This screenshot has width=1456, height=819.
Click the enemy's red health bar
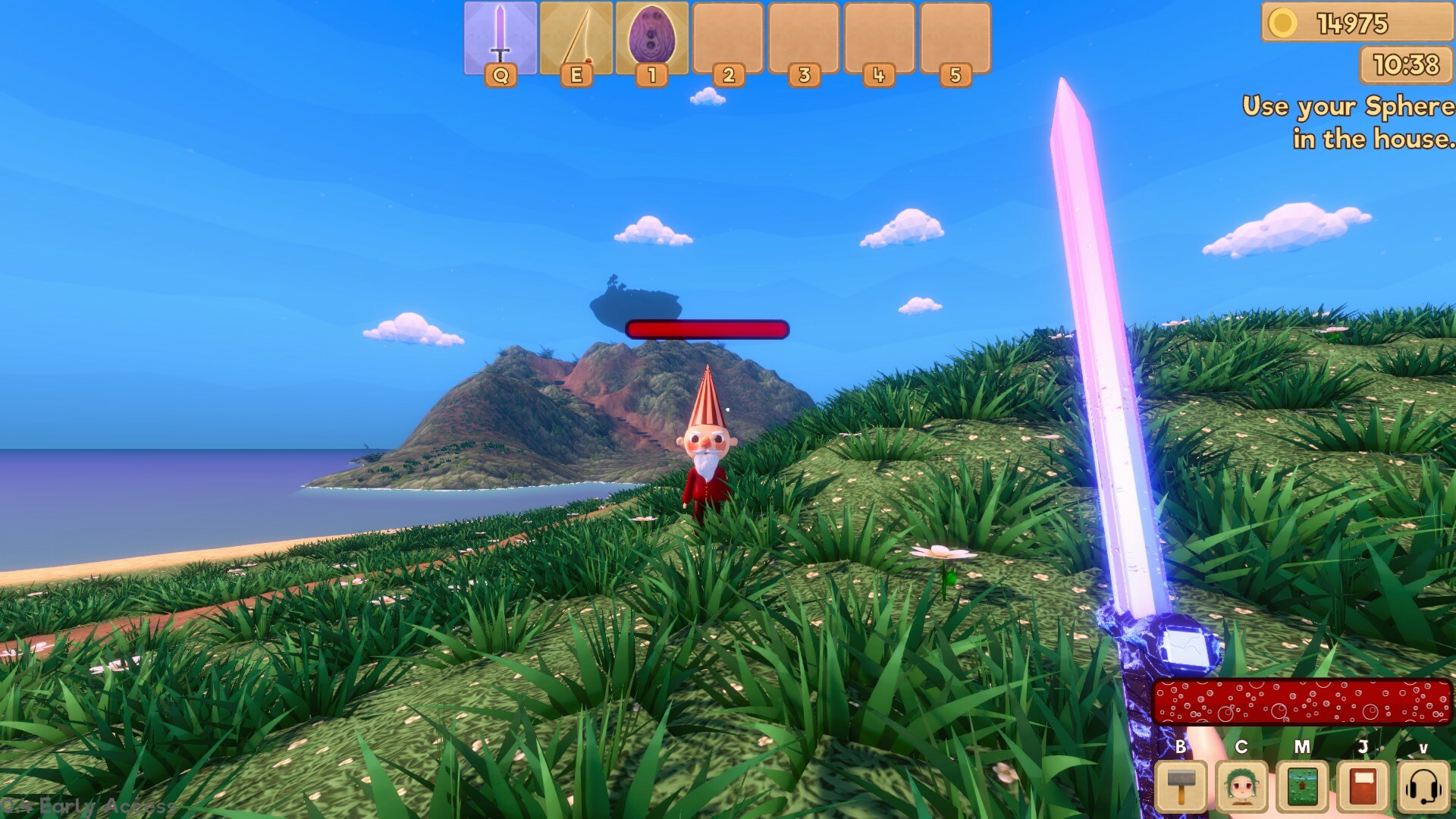(708, 330)
